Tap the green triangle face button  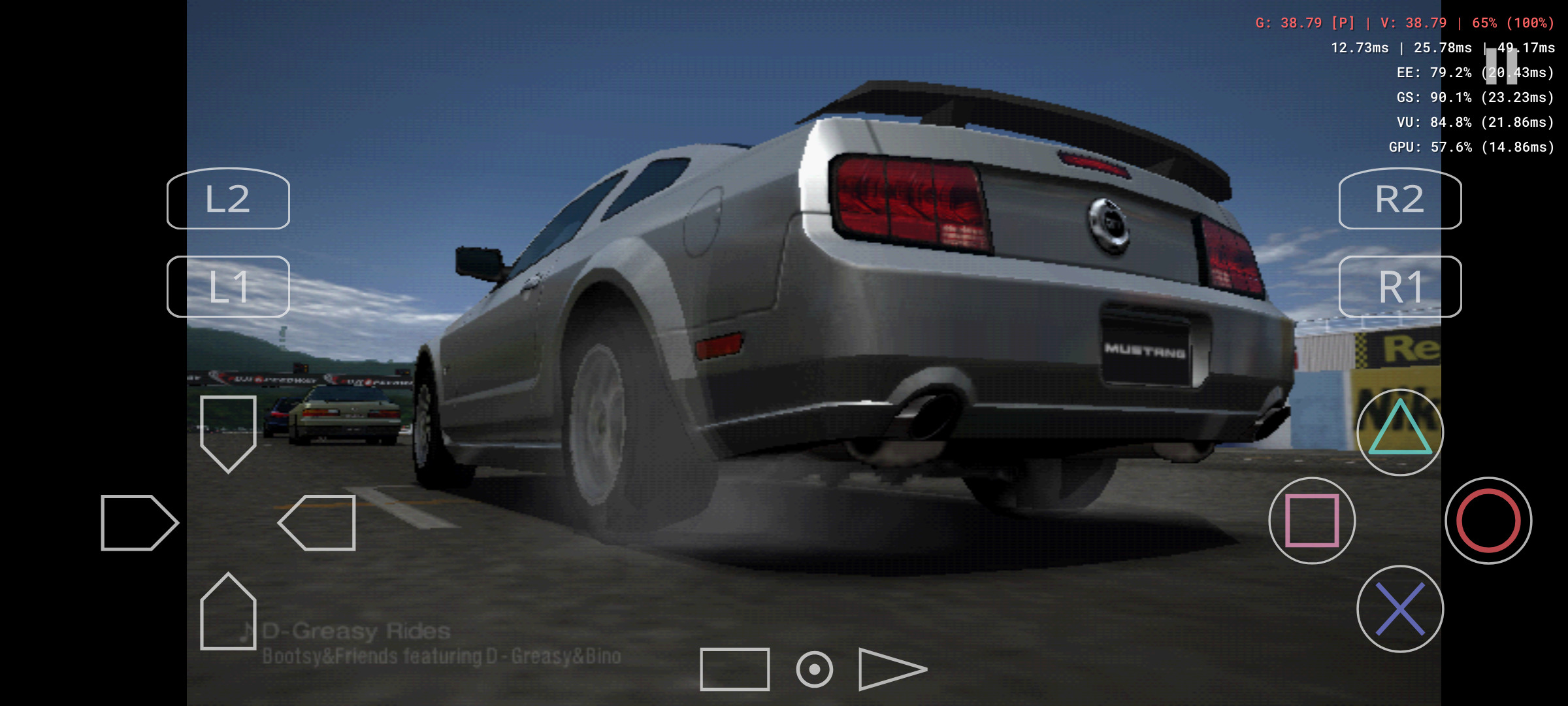1399,432
